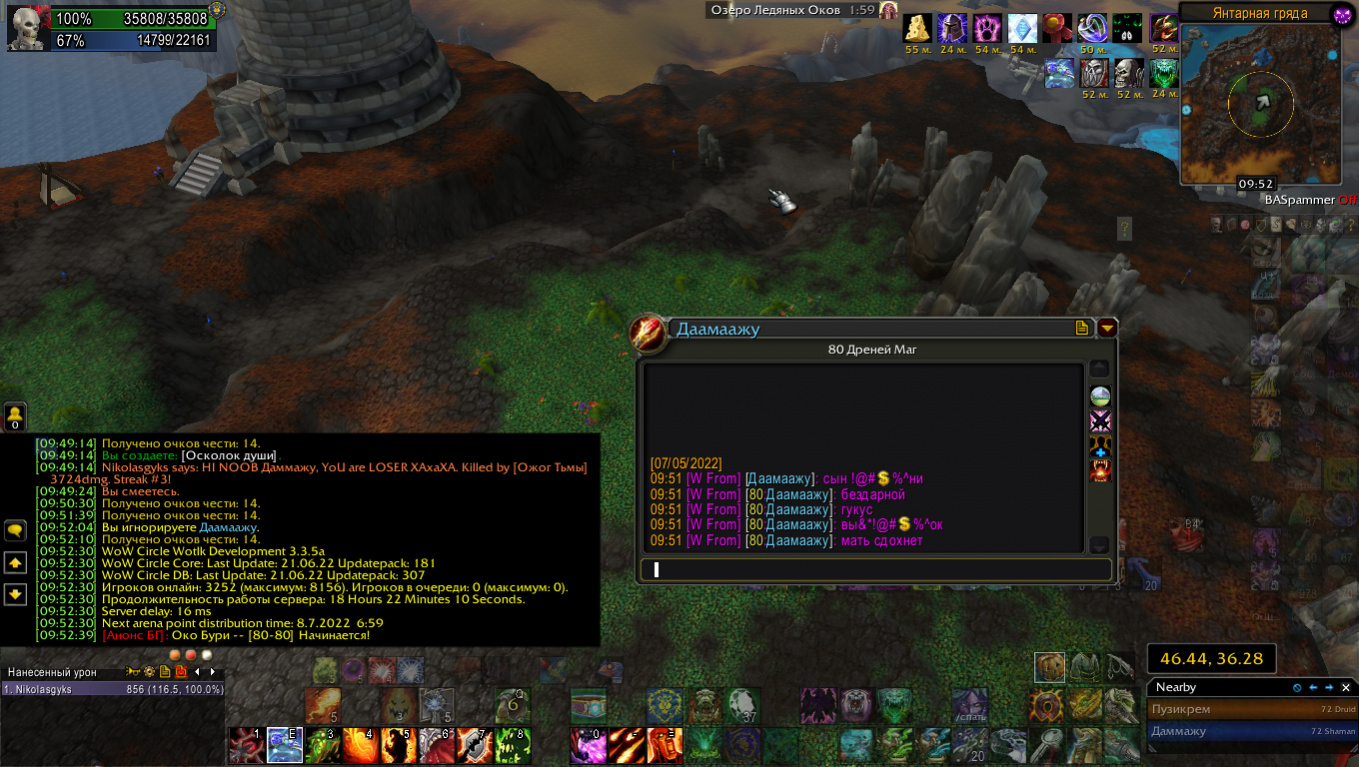The height and width of the screenshot is (767, 1359).
Task: Use the key item on the action bar
Action: (x=1047, y=746)
